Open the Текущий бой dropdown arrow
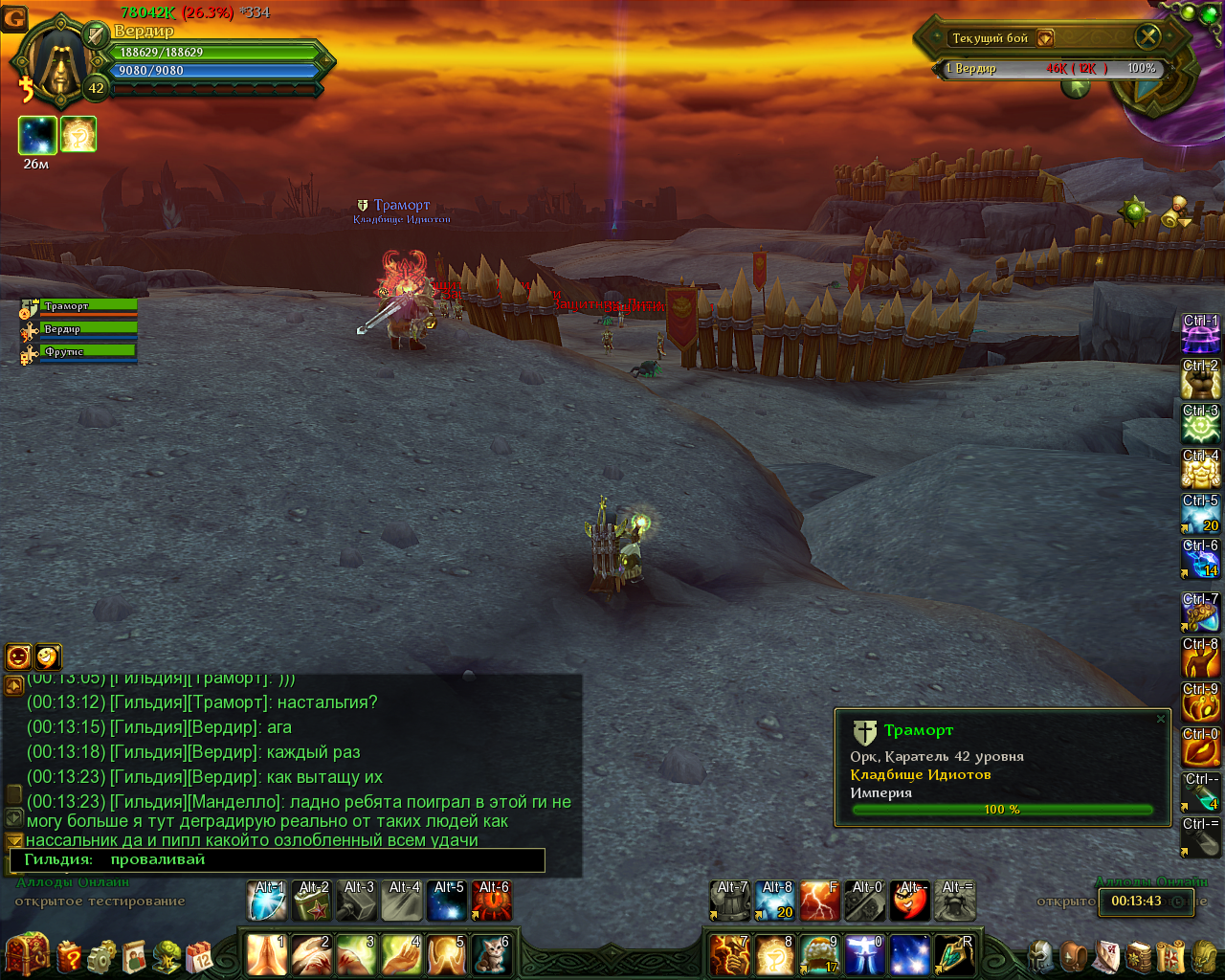The width and height of the screenshot is (1225, 980). coord(1045,38)
